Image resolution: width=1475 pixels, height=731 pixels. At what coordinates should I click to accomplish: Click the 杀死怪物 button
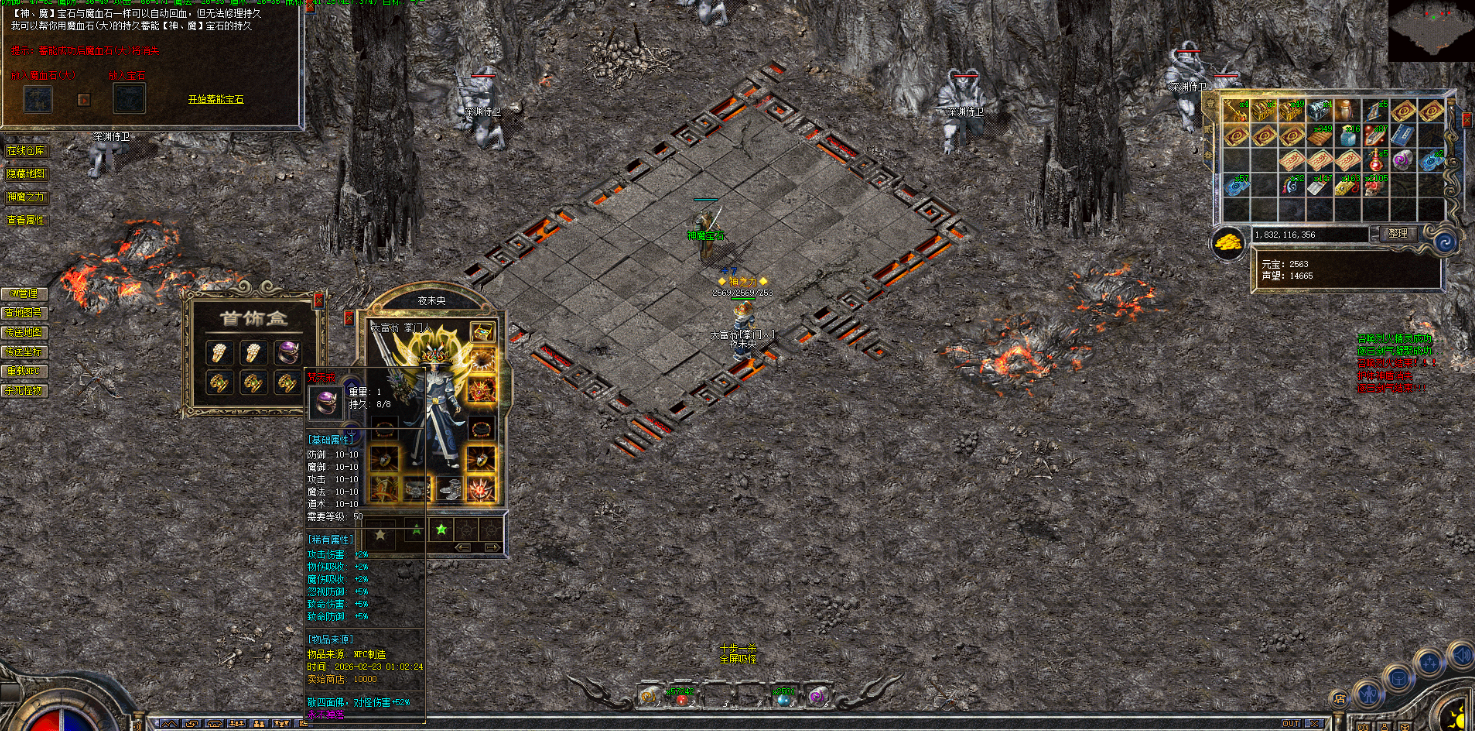click(24, 391)
